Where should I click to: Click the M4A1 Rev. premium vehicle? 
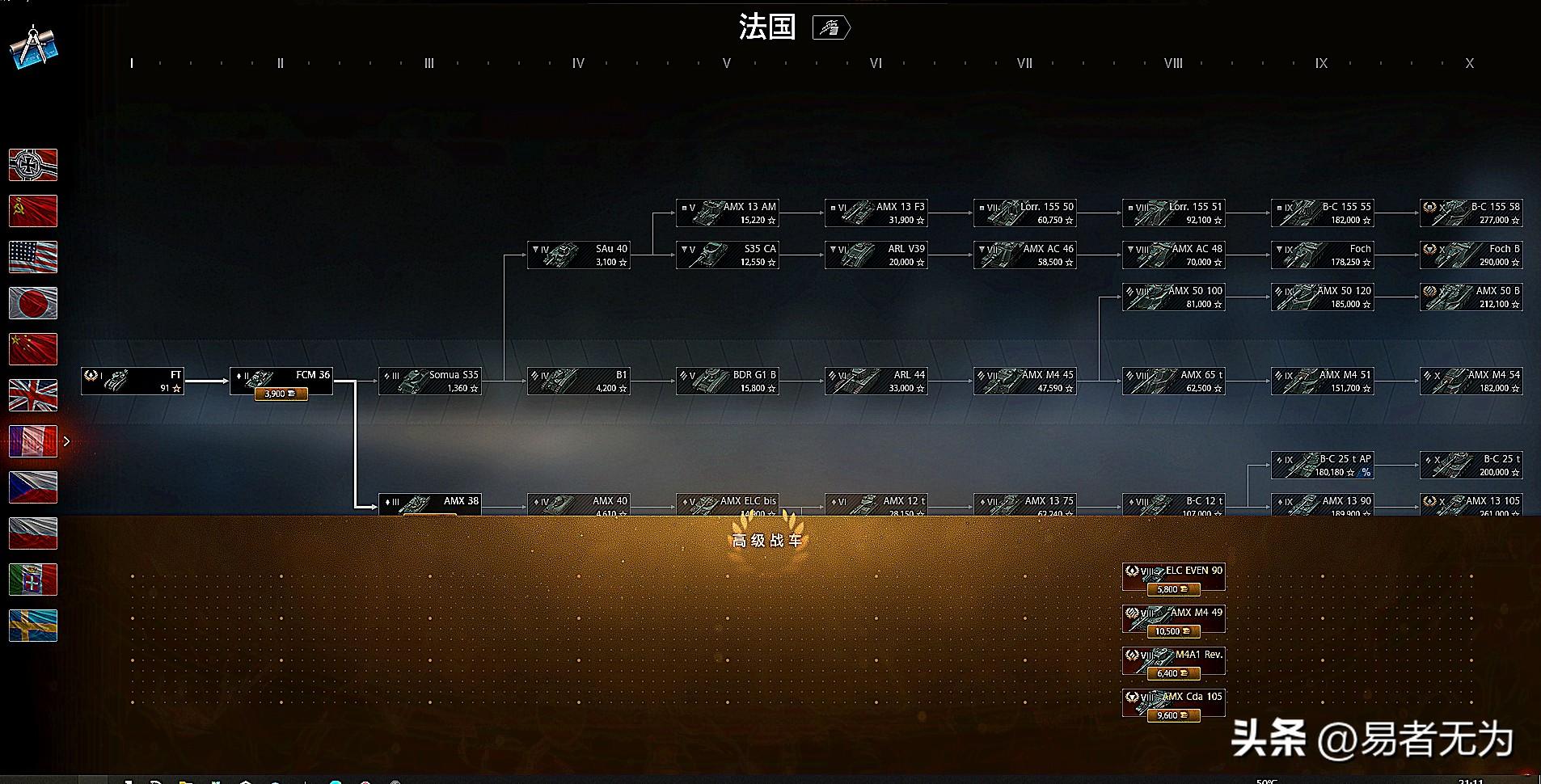(1174, 661)
